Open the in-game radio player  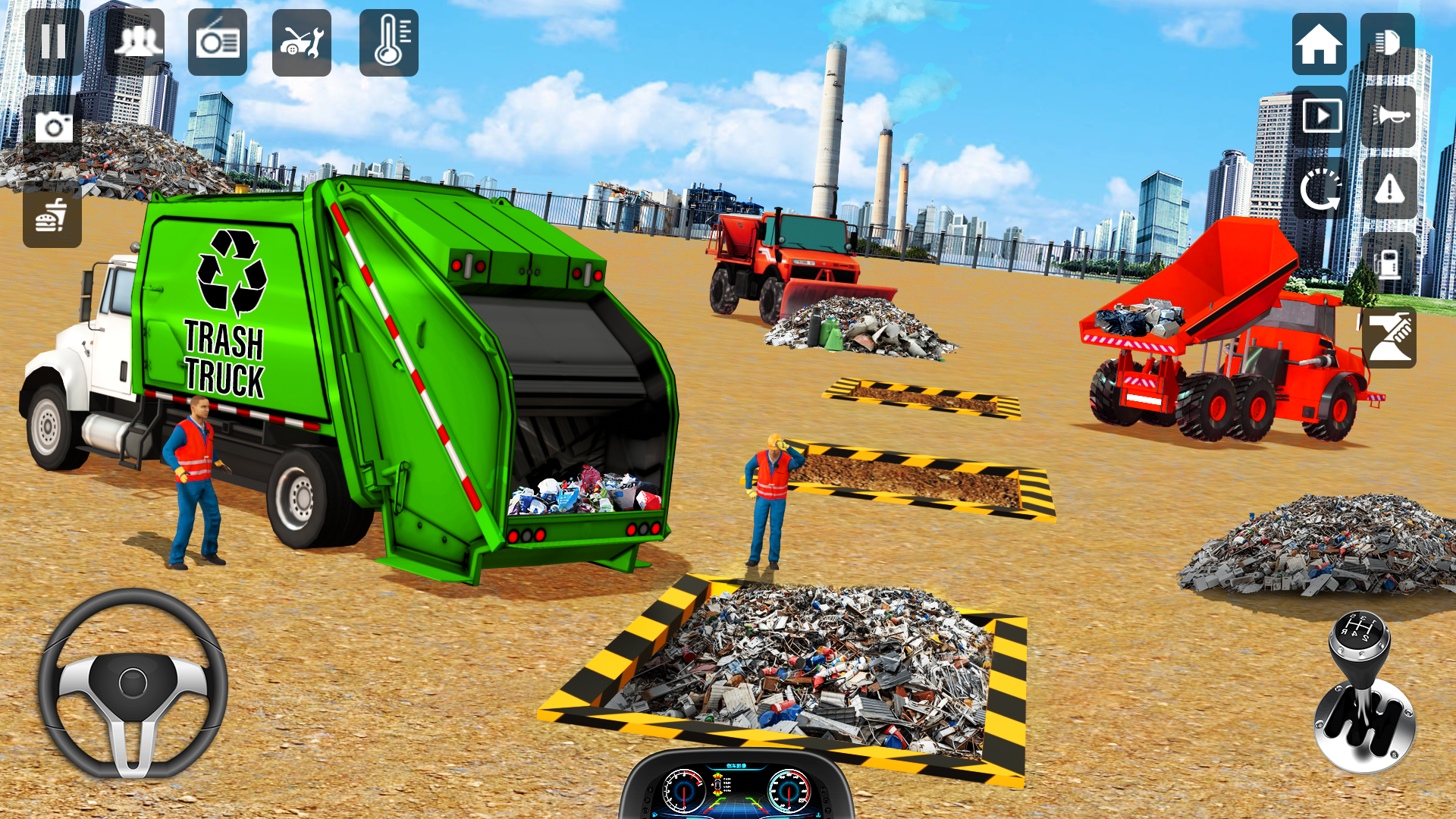click(220, 42)
